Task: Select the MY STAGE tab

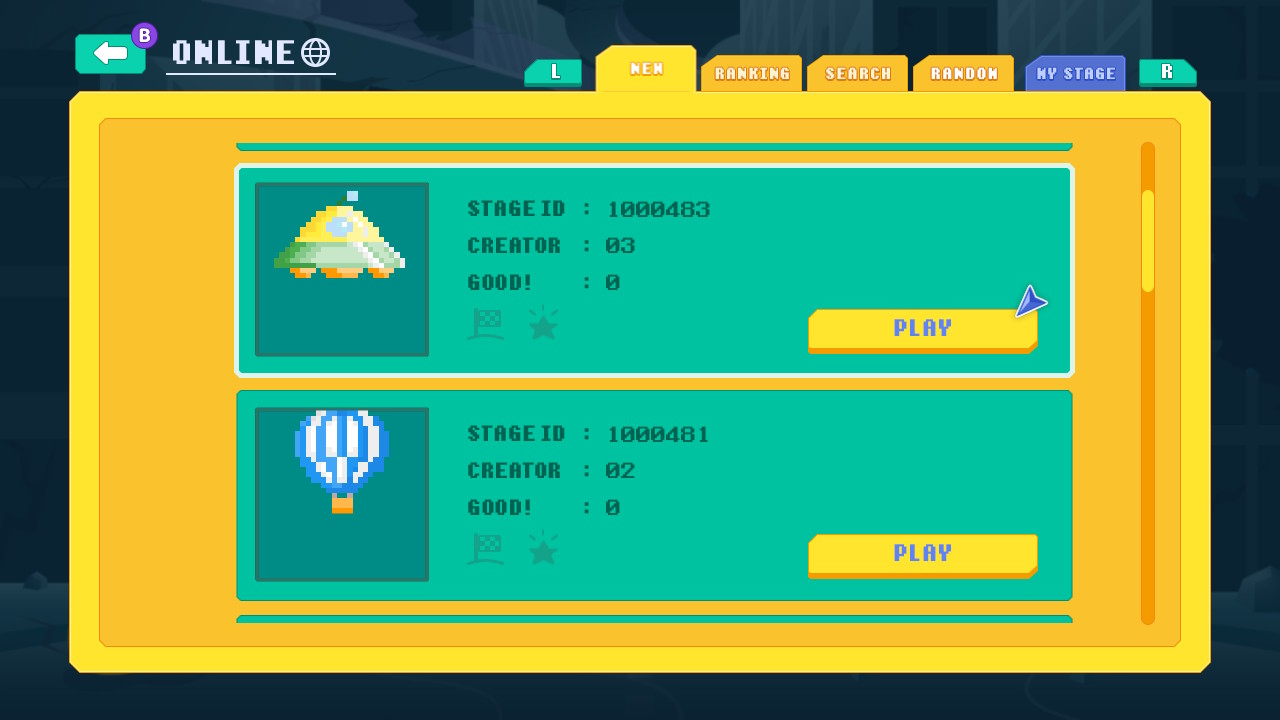Action: pos(1075,73)
